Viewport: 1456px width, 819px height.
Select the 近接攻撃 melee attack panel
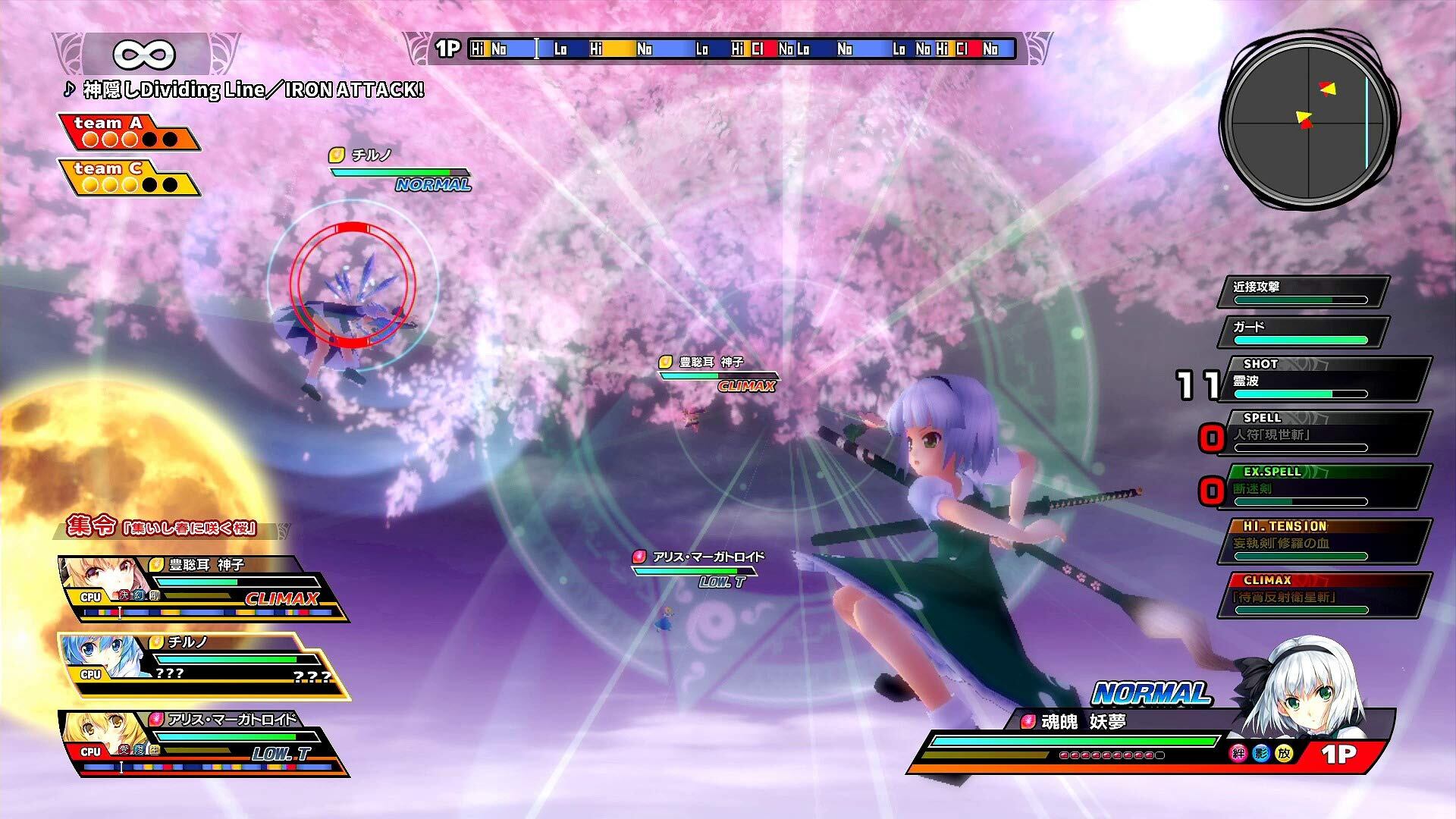point(1302,292)
